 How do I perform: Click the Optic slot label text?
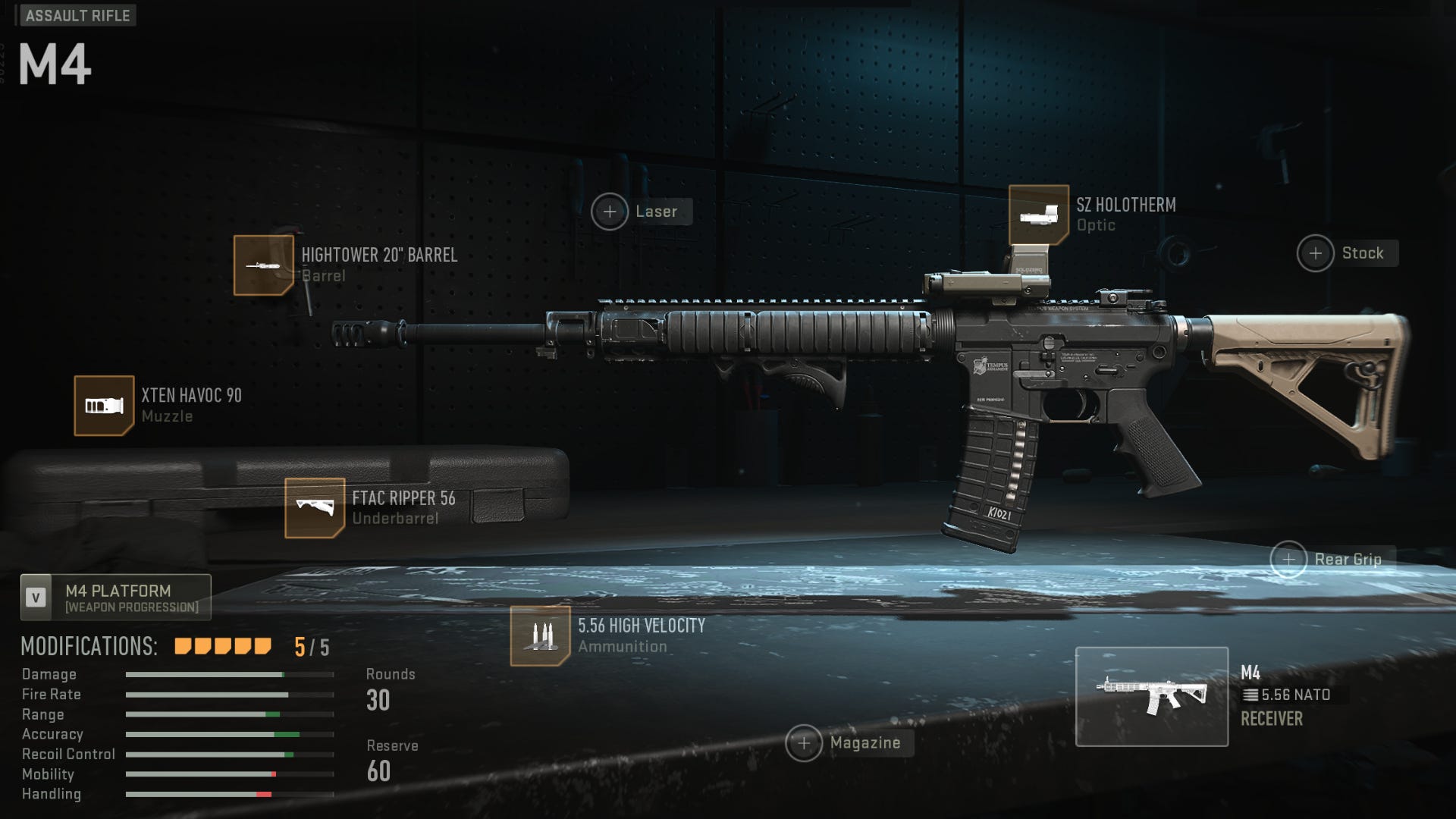point(1096,225)
